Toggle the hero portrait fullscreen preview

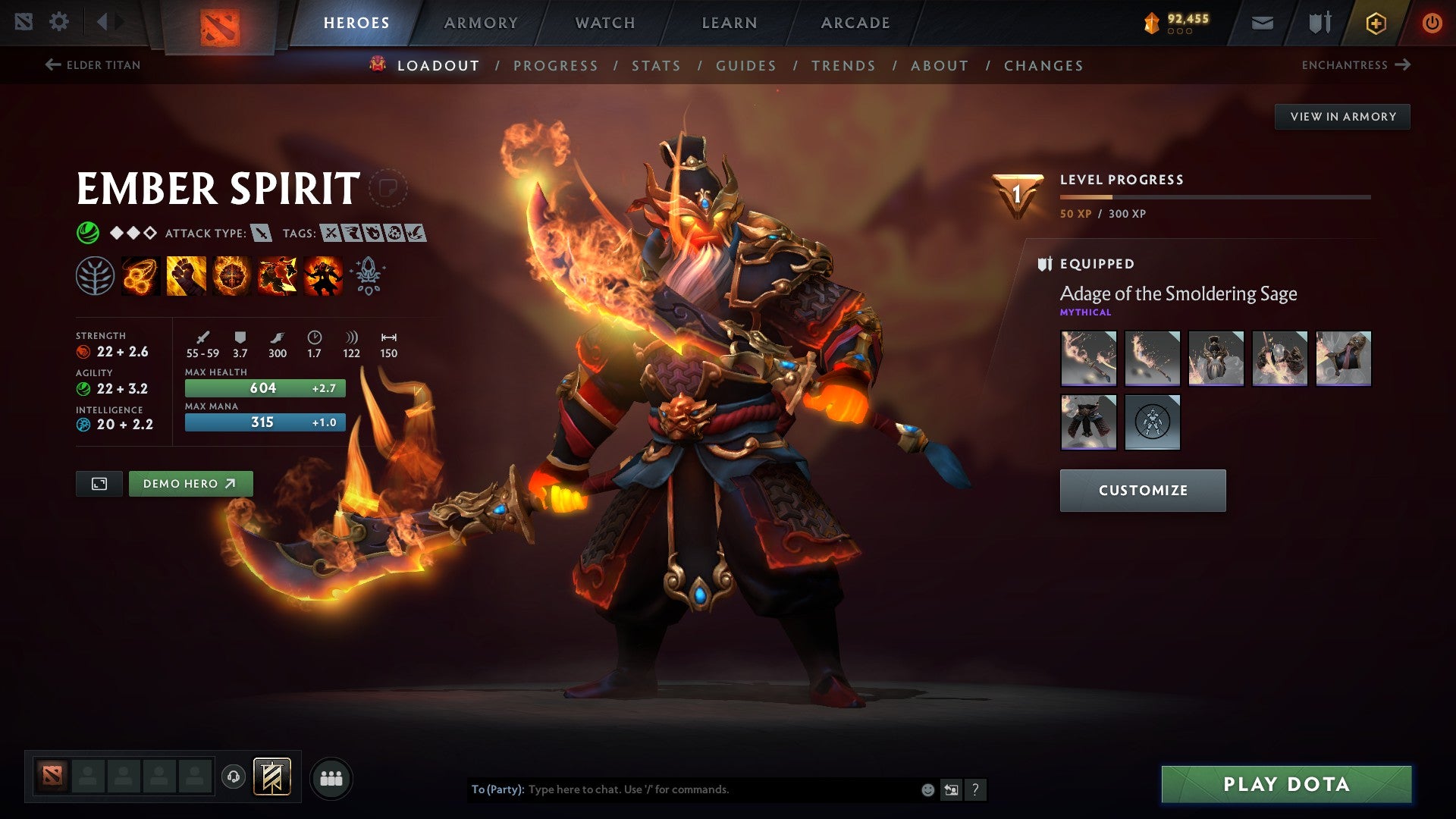click(99, 483)
